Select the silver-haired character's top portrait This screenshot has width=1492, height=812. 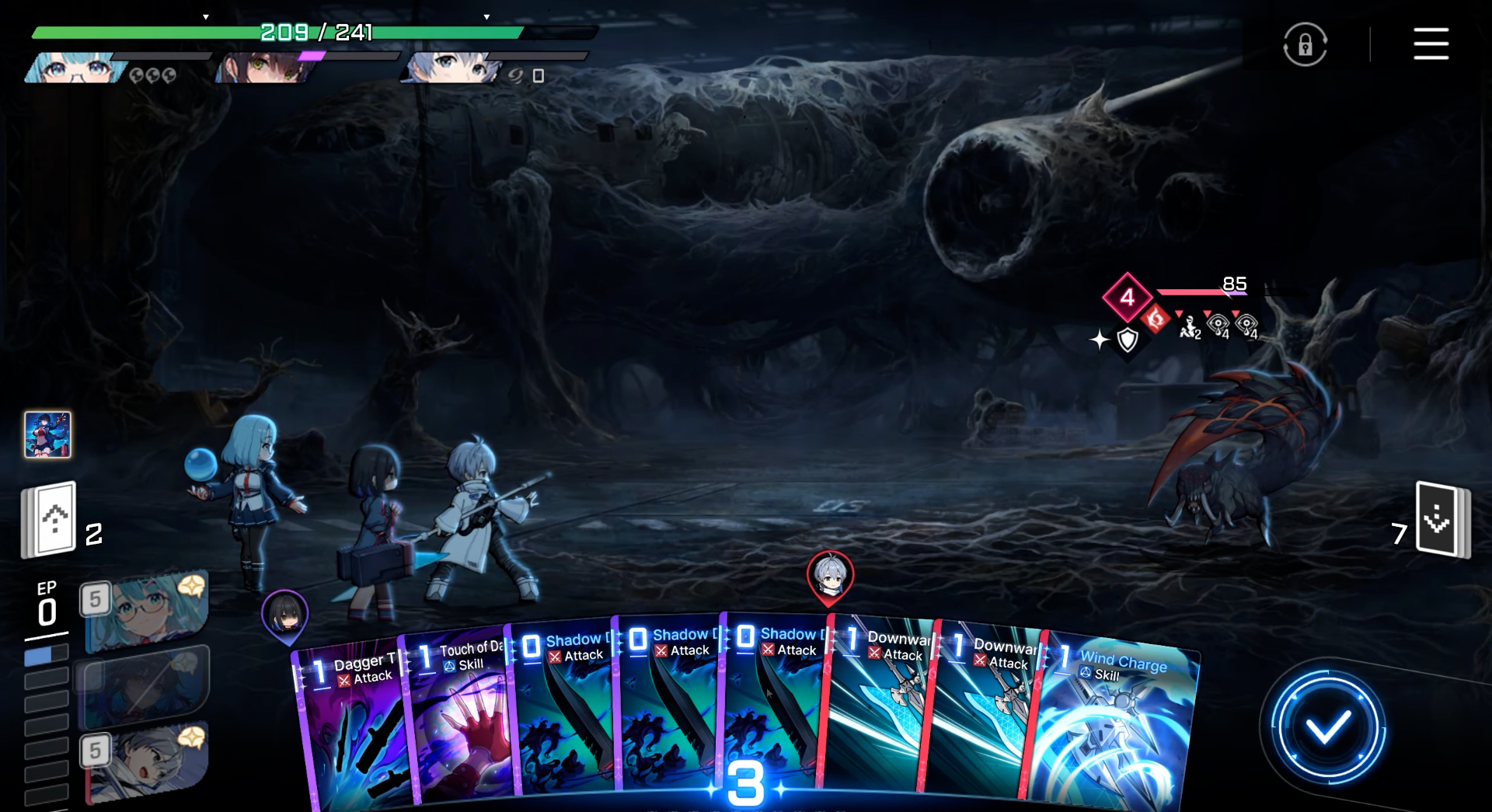pos(451,68)
